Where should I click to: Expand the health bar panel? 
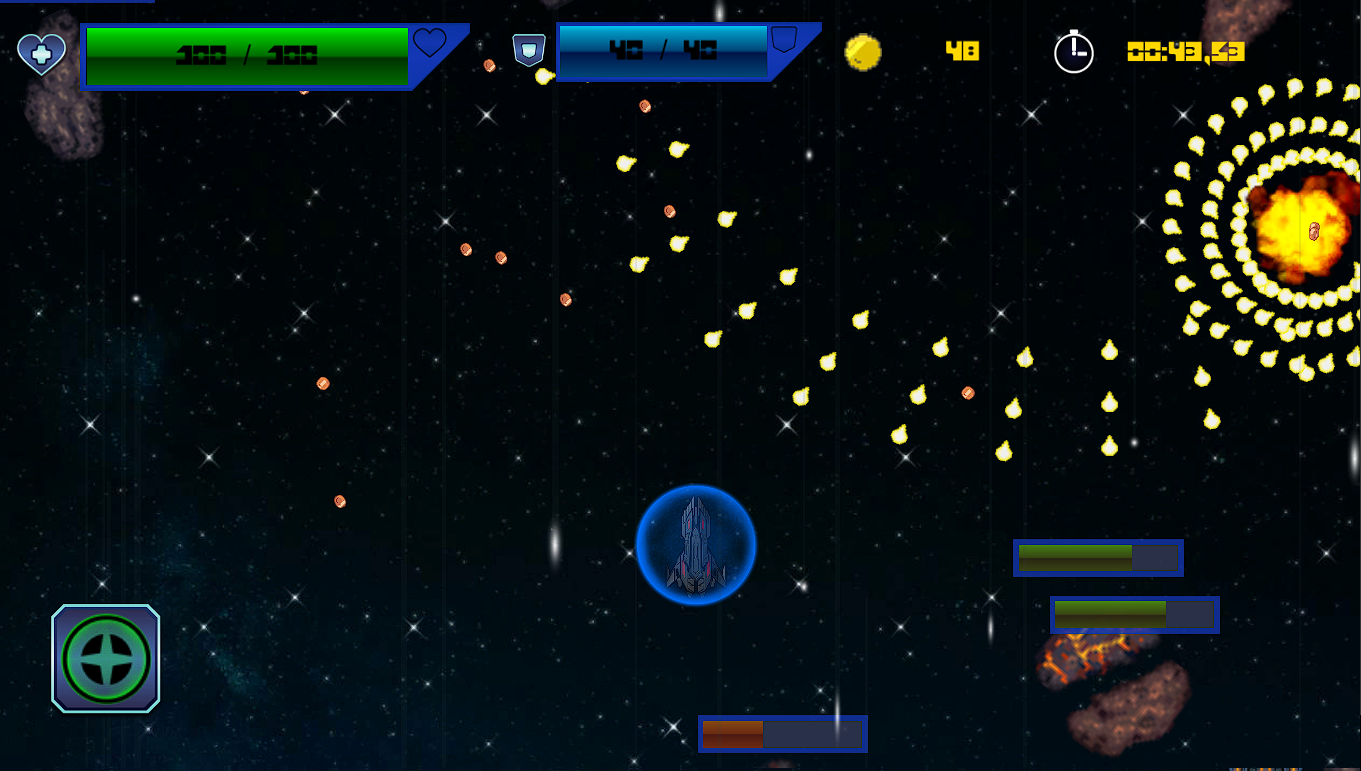[246, 55]
